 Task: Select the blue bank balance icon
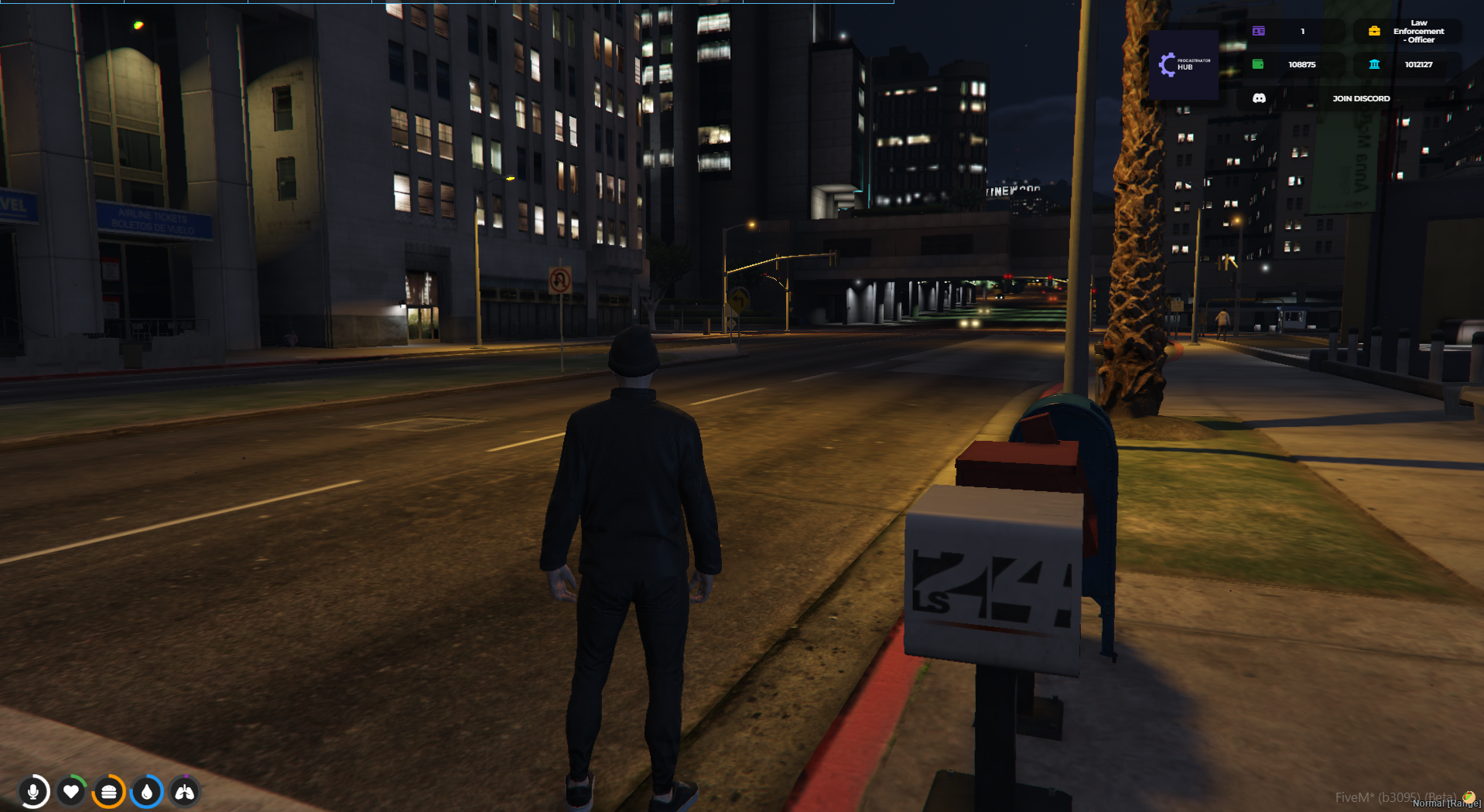click(1374, 64)
